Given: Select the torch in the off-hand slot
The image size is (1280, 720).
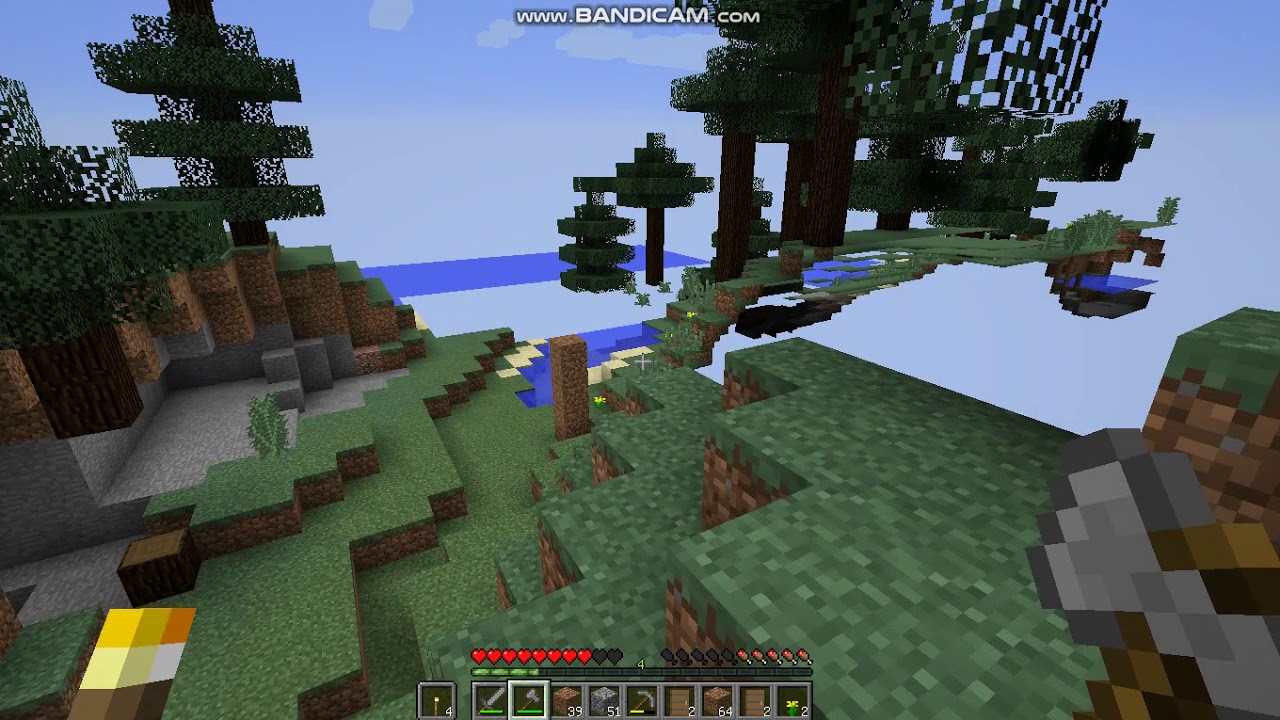Looking at the screenshot, I should click(x=437, y=700).
